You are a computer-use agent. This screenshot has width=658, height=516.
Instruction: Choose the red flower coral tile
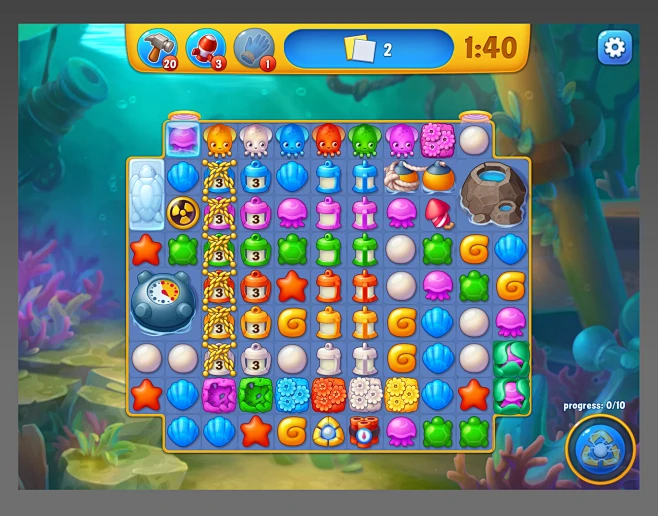click(x=328, y=394)
